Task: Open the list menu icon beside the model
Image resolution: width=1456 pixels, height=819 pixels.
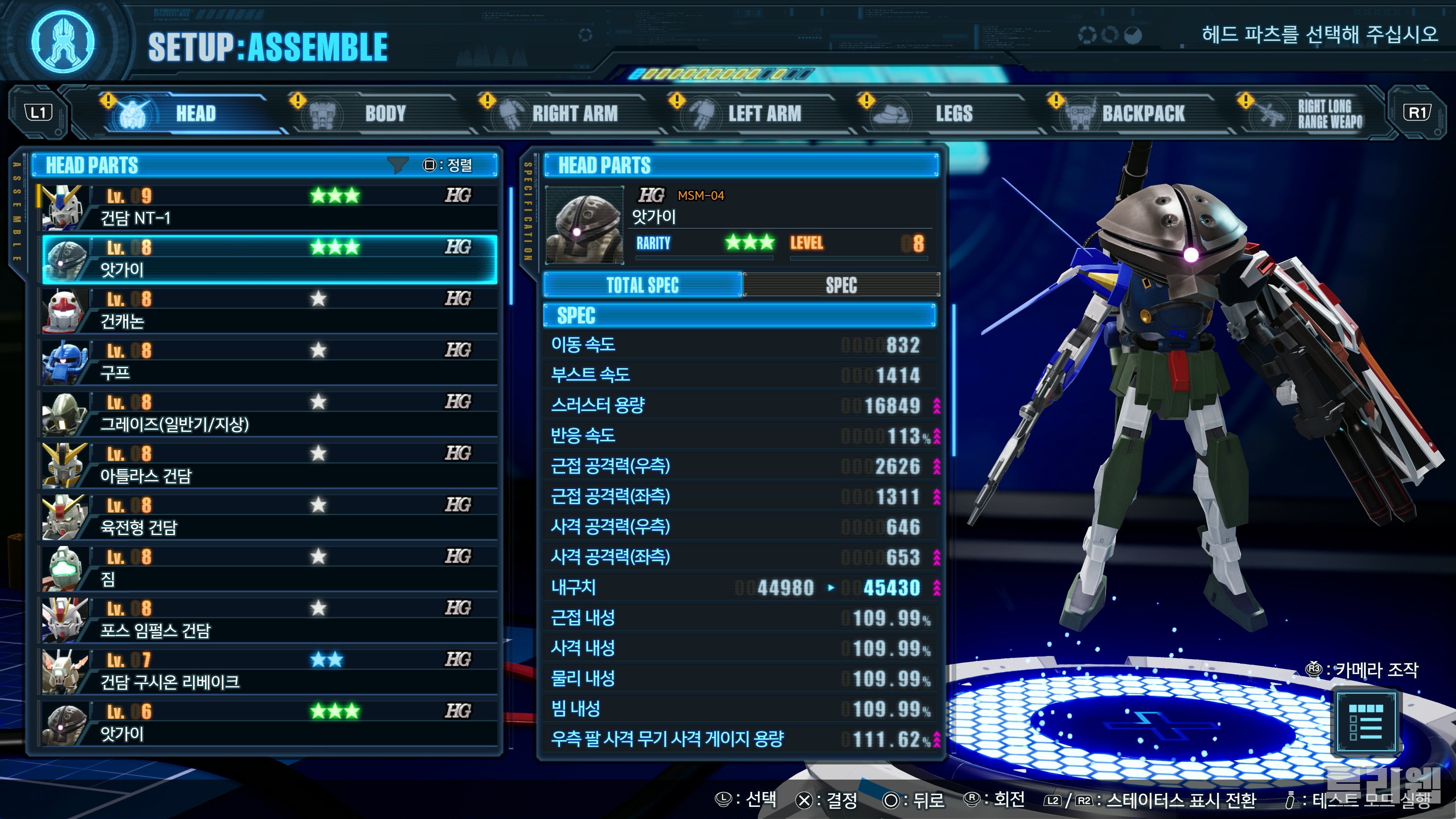Action: click(1365, 722)
